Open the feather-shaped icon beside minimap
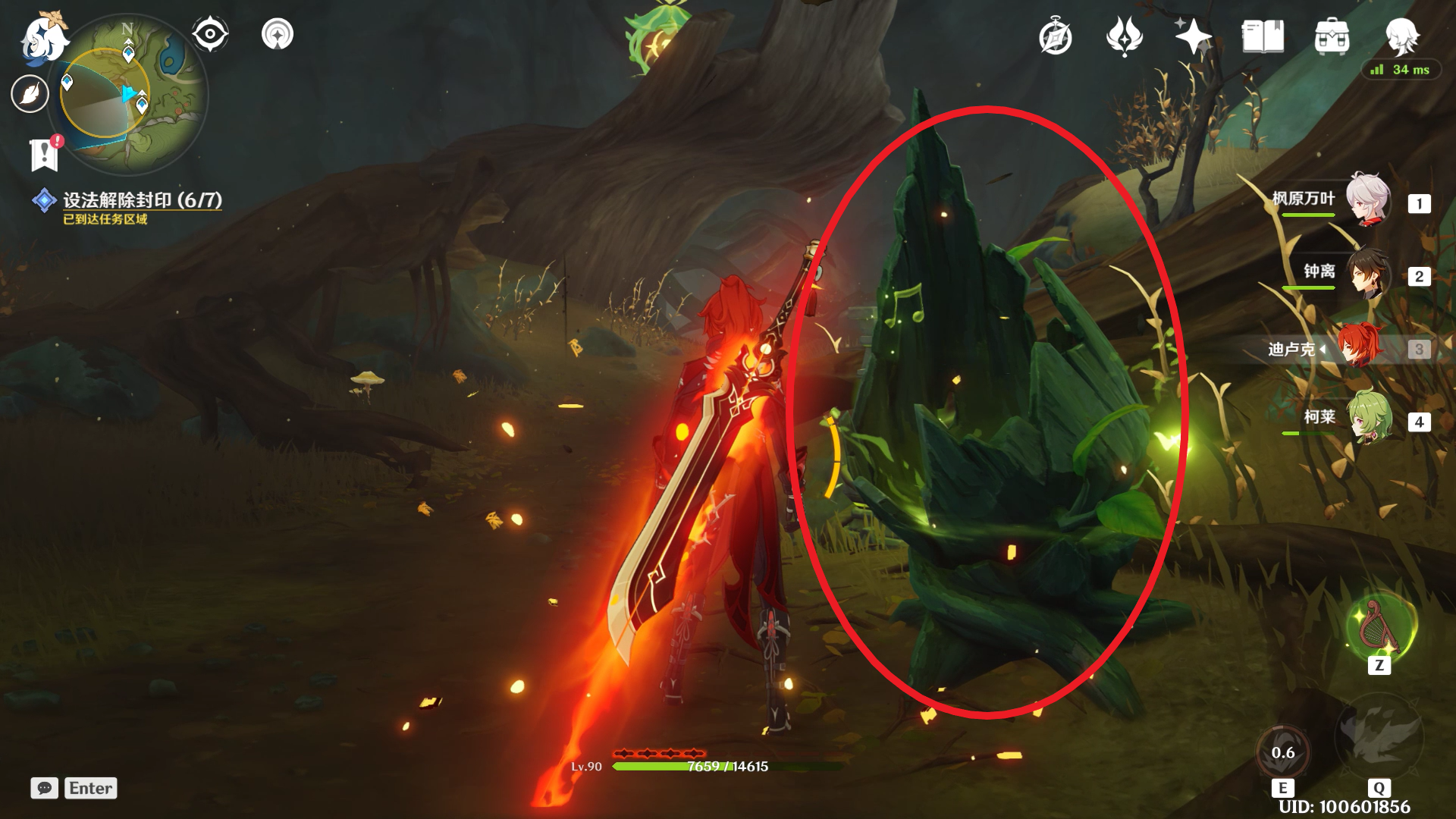The height and width of the screenshot is (819, 1456). [30, 94]
